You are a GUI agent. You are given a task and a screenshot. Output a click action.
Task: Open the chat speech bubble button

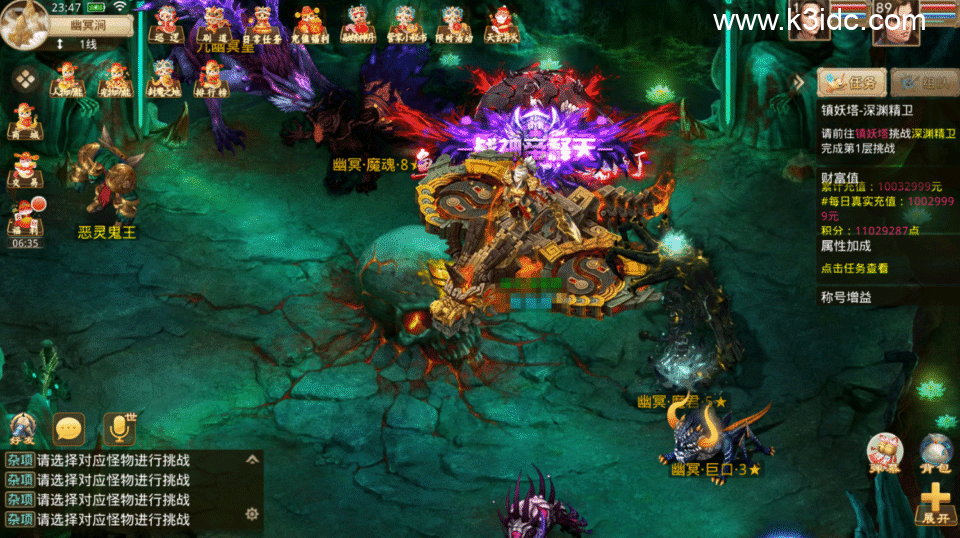(69, 429)
